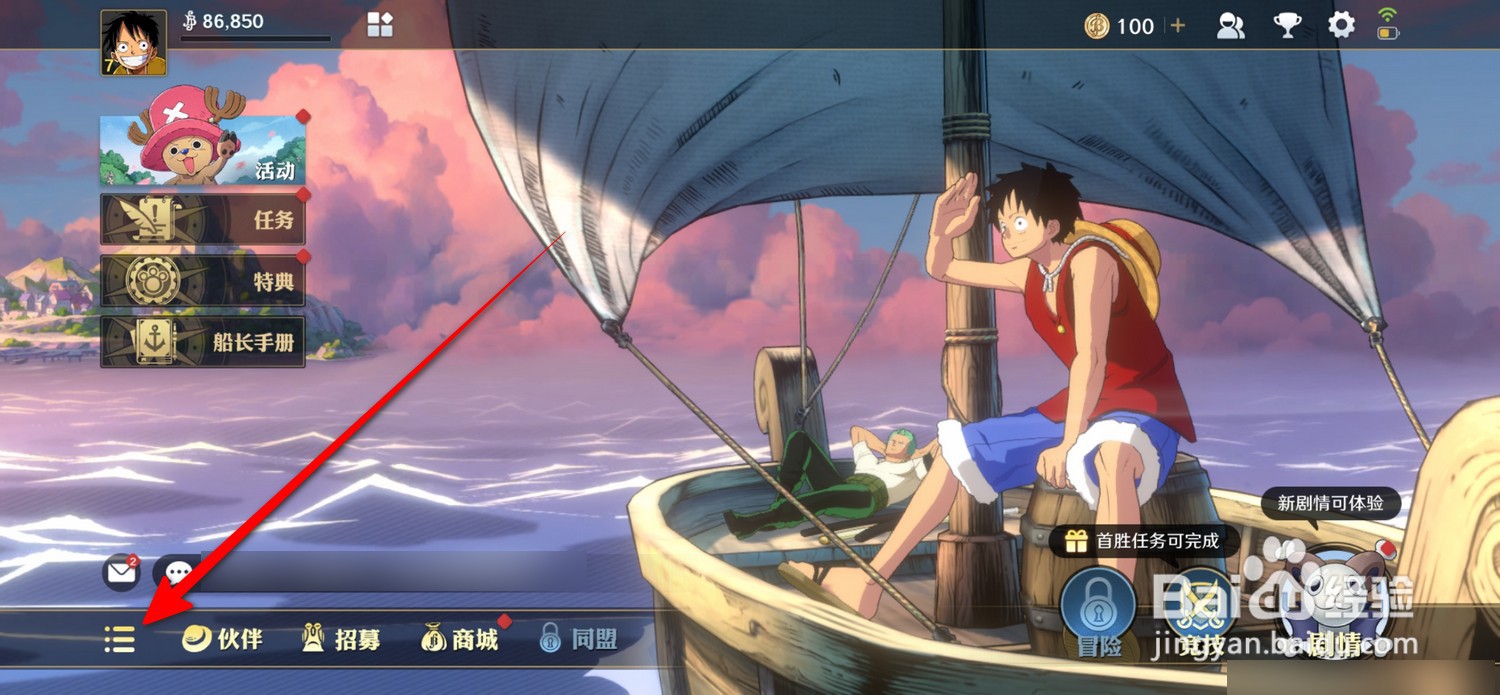
Task: Open the mail envelope icon
Action: [121, 573]
